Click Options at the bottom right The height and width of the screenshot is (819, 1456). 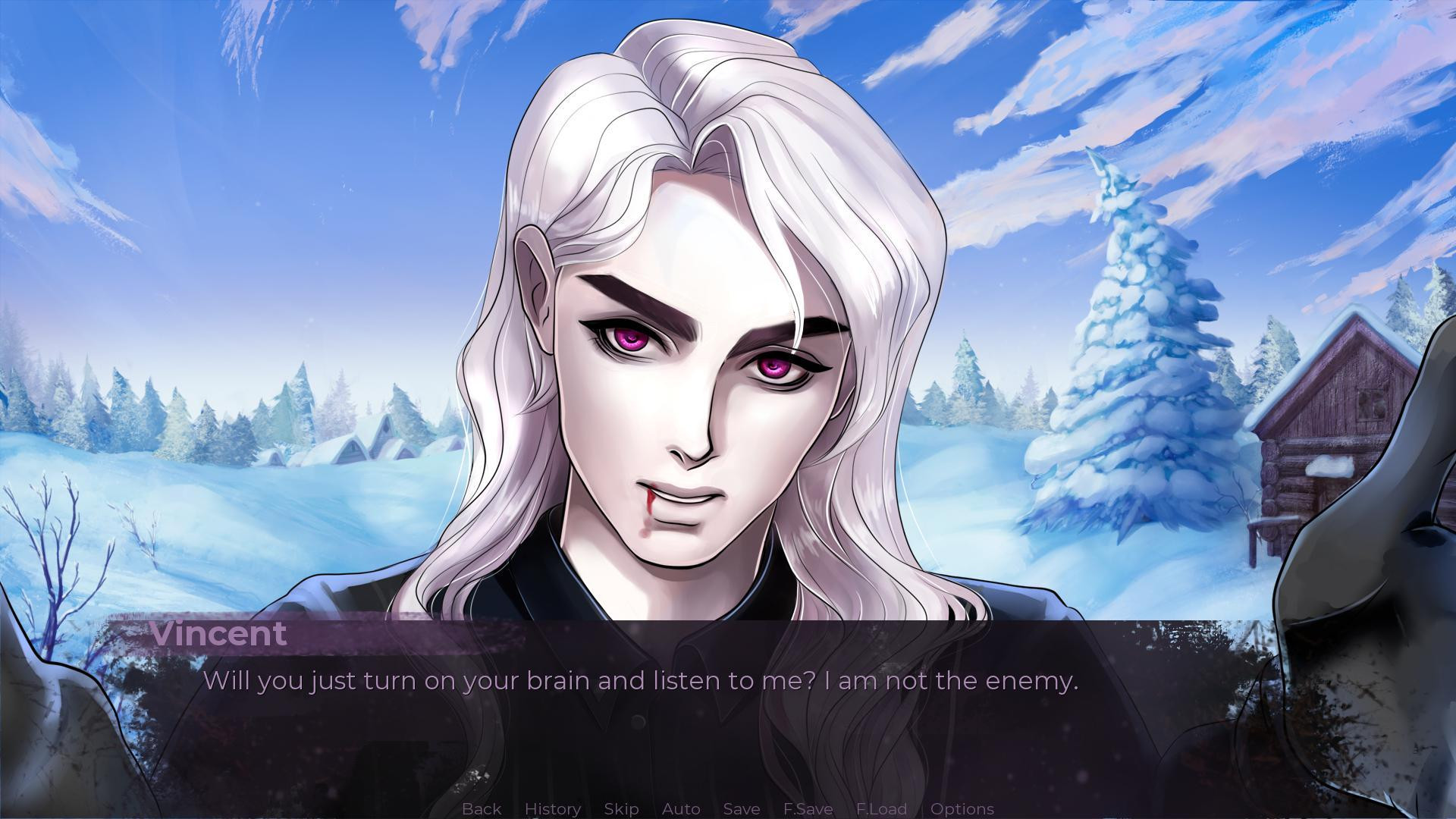pos(962,808)
